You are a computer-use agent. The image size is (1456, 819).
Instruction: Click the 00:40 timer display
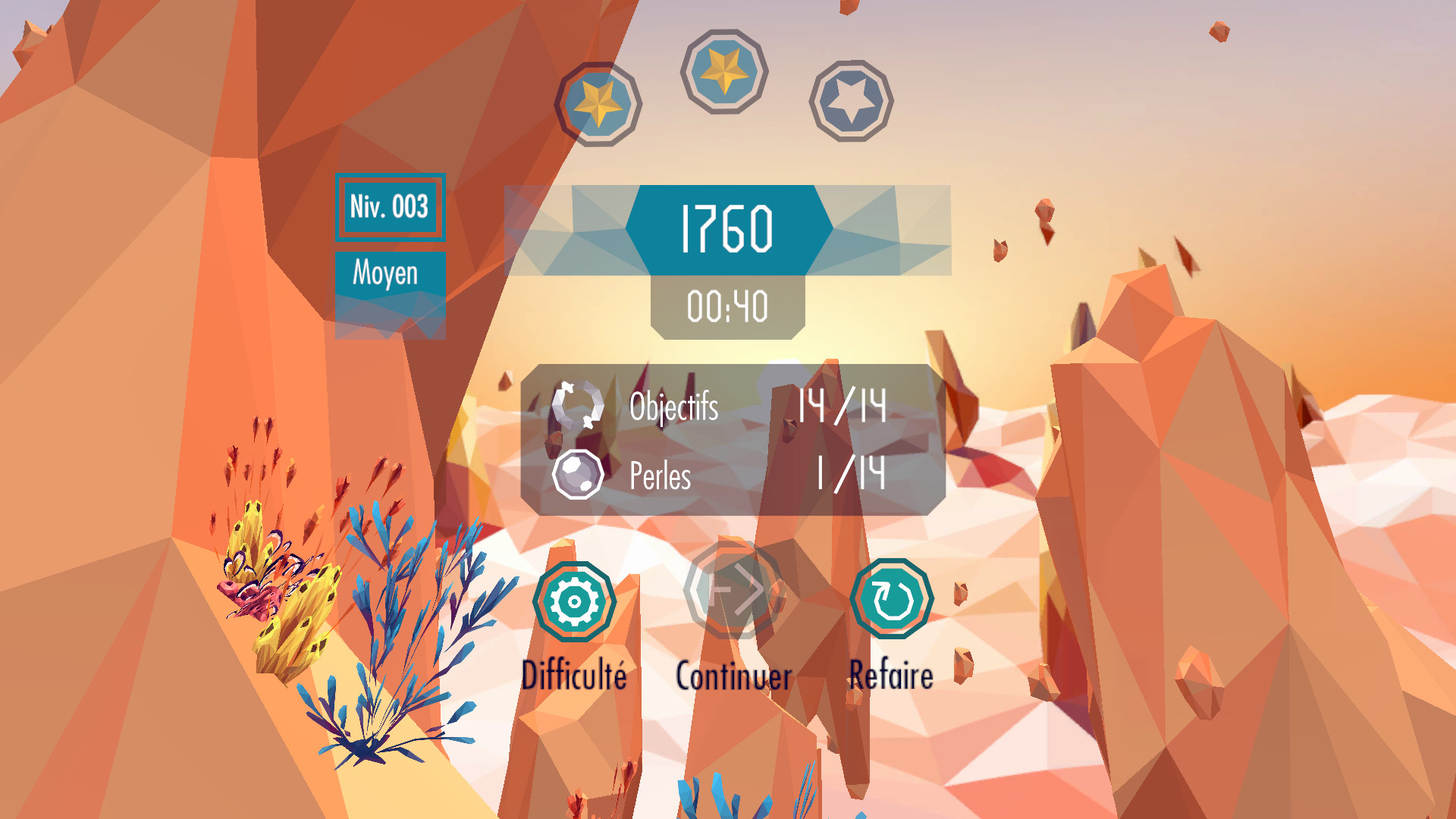pyautogui.click(x=726, y=306)
